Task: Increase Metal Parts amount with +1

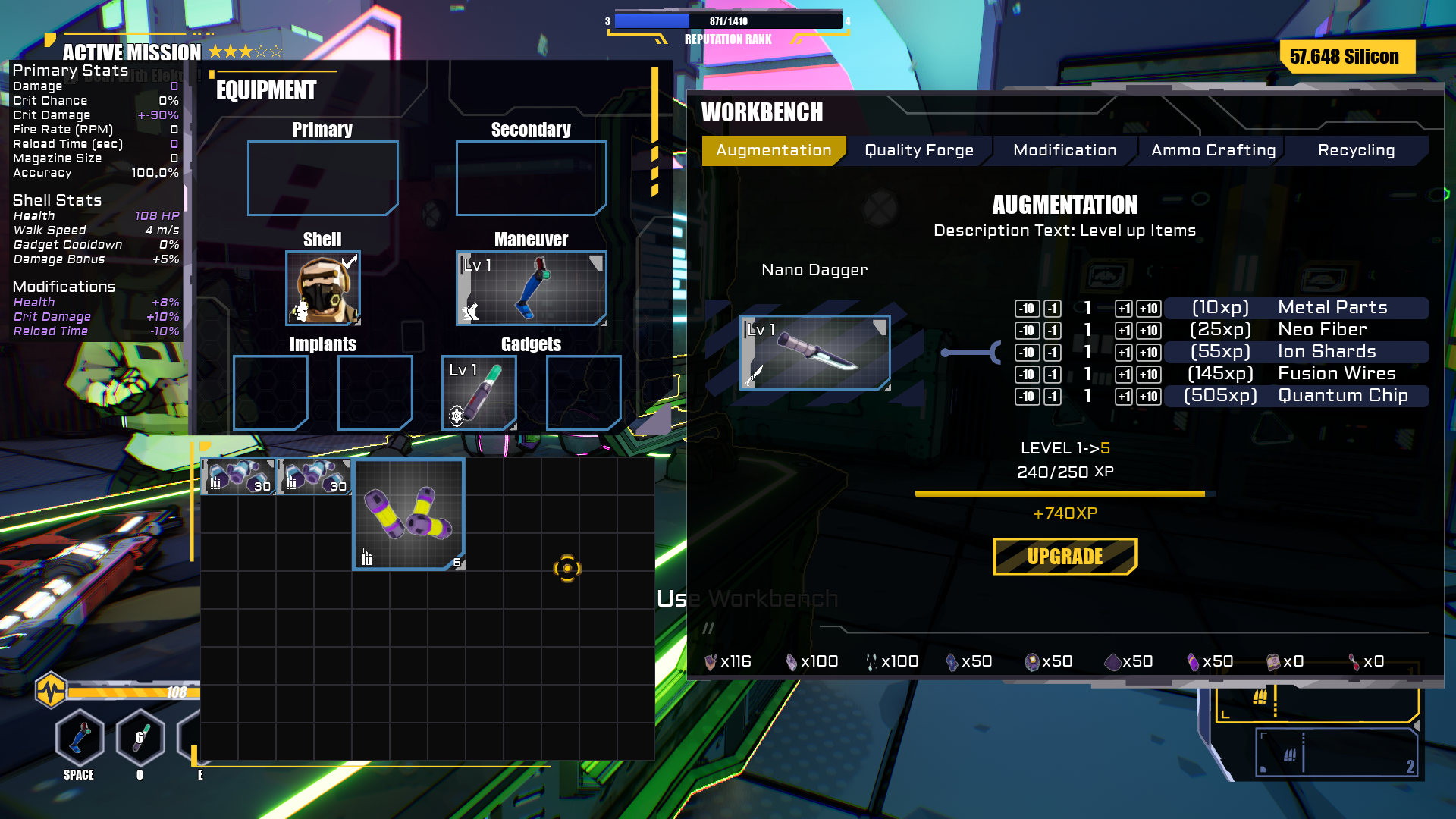Action: coord(1123,309)
